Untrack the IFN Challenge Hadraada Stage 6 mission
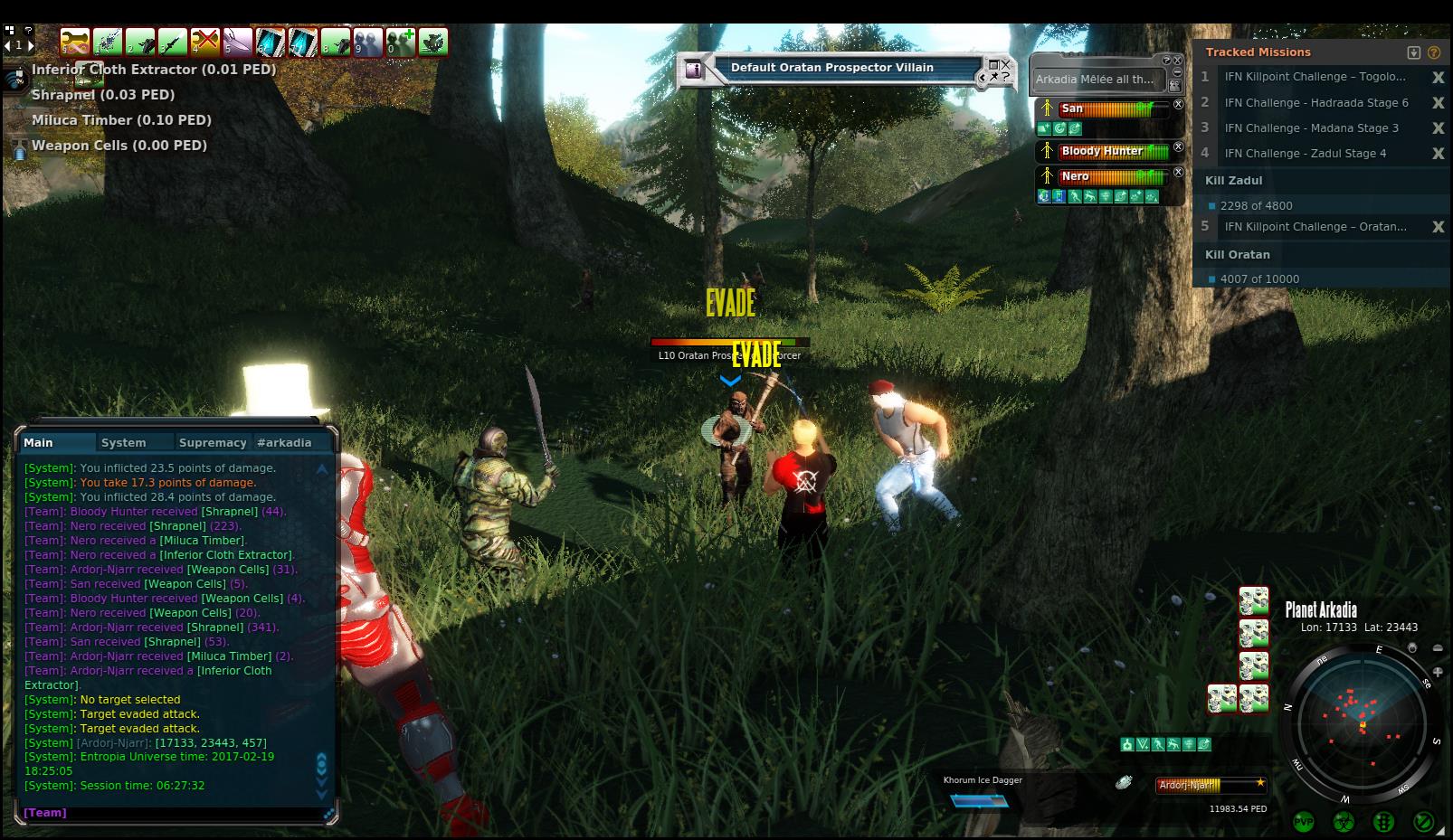 click(1438, 103)
